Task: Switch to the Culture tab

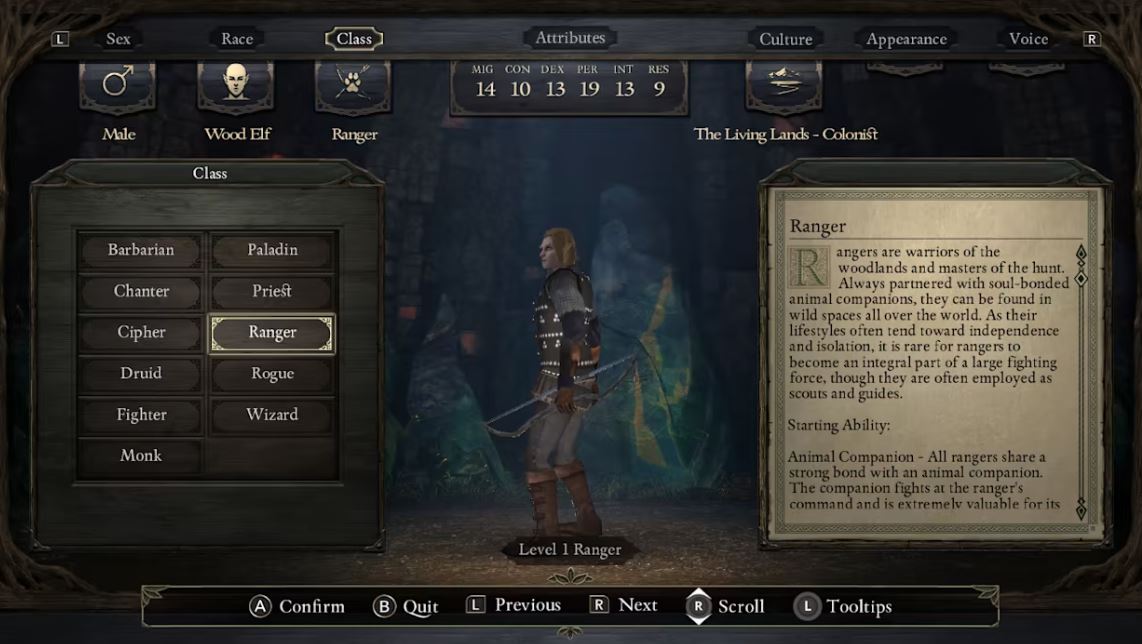Action: point(785,39)
